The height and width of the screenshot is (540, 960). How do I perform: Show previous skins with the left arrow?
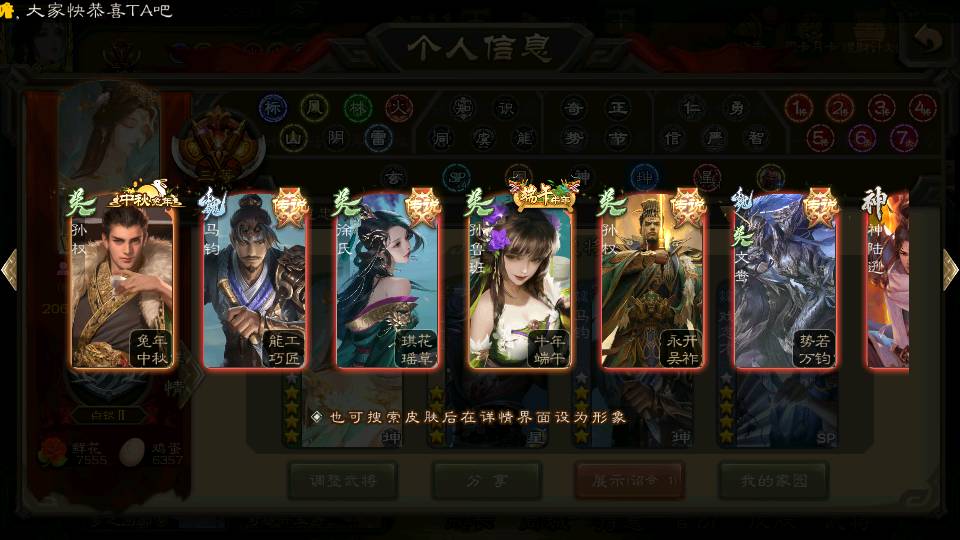pos(9,270)
